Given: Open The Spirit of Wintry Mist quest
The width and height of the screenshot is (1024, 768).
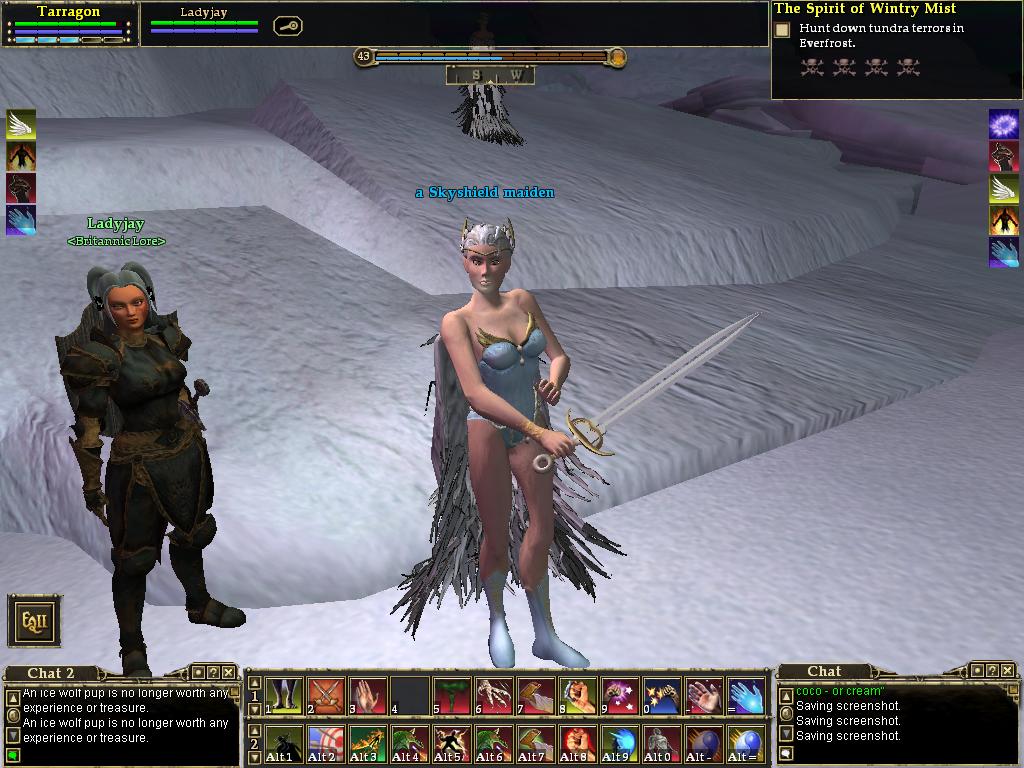Looking at the screenshot, I should [865, 9].
